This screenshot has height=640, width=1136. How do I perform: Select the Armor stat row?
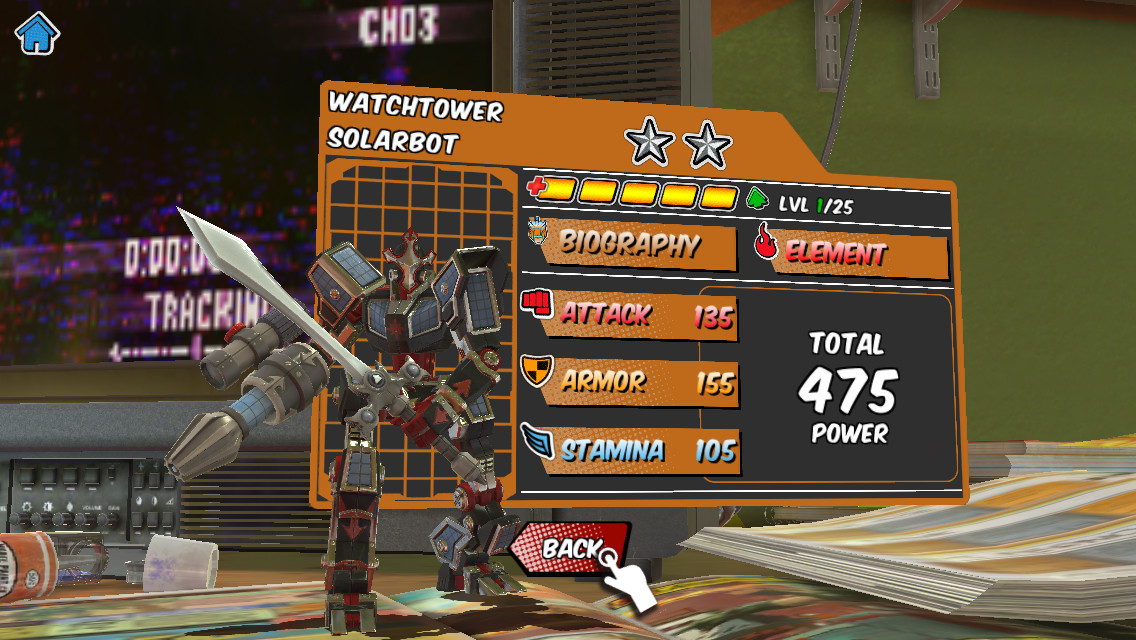coord(632,382)
